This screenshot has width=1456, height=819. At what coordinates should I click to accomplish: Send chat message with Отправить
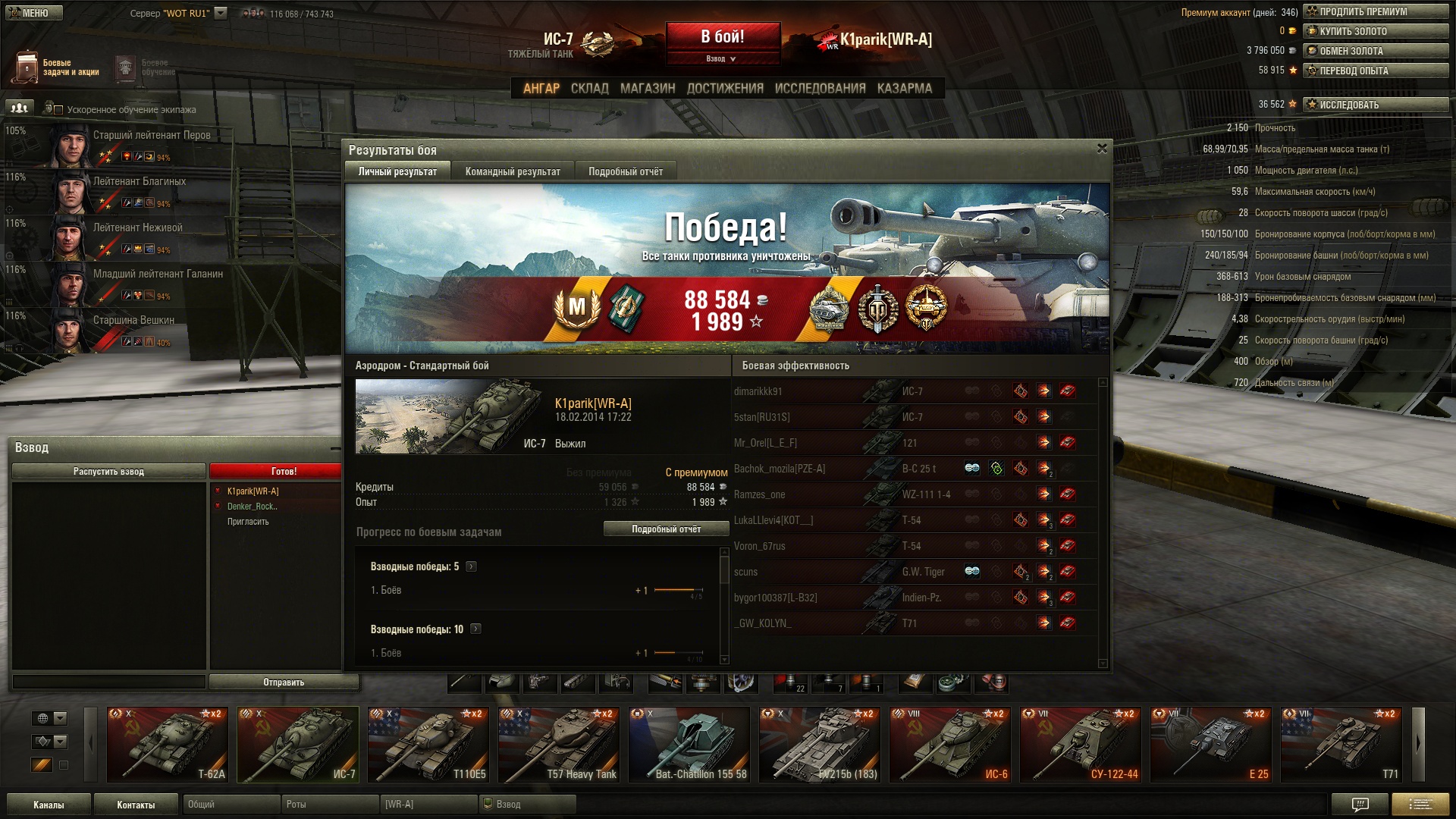[284, 682]
